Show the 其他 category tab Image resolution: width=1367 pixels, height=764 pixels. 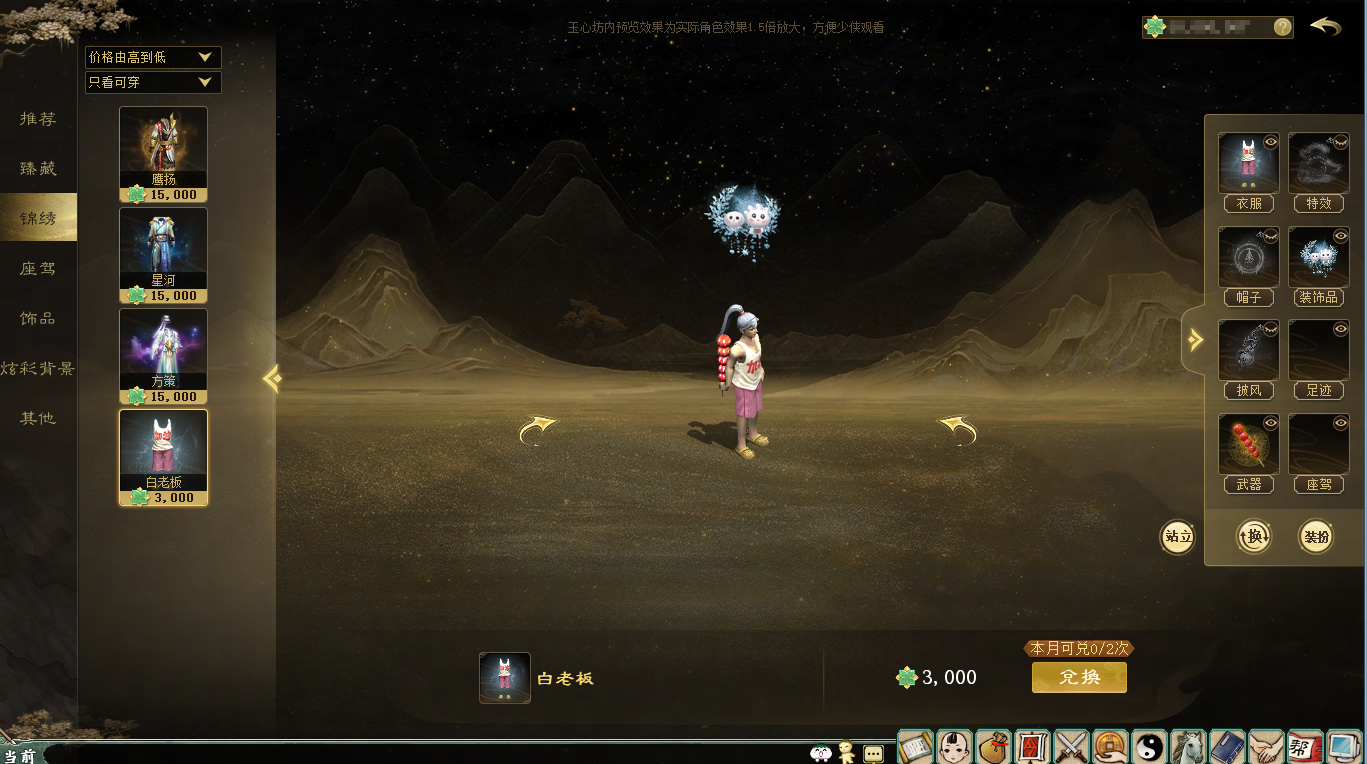point(38,418)
